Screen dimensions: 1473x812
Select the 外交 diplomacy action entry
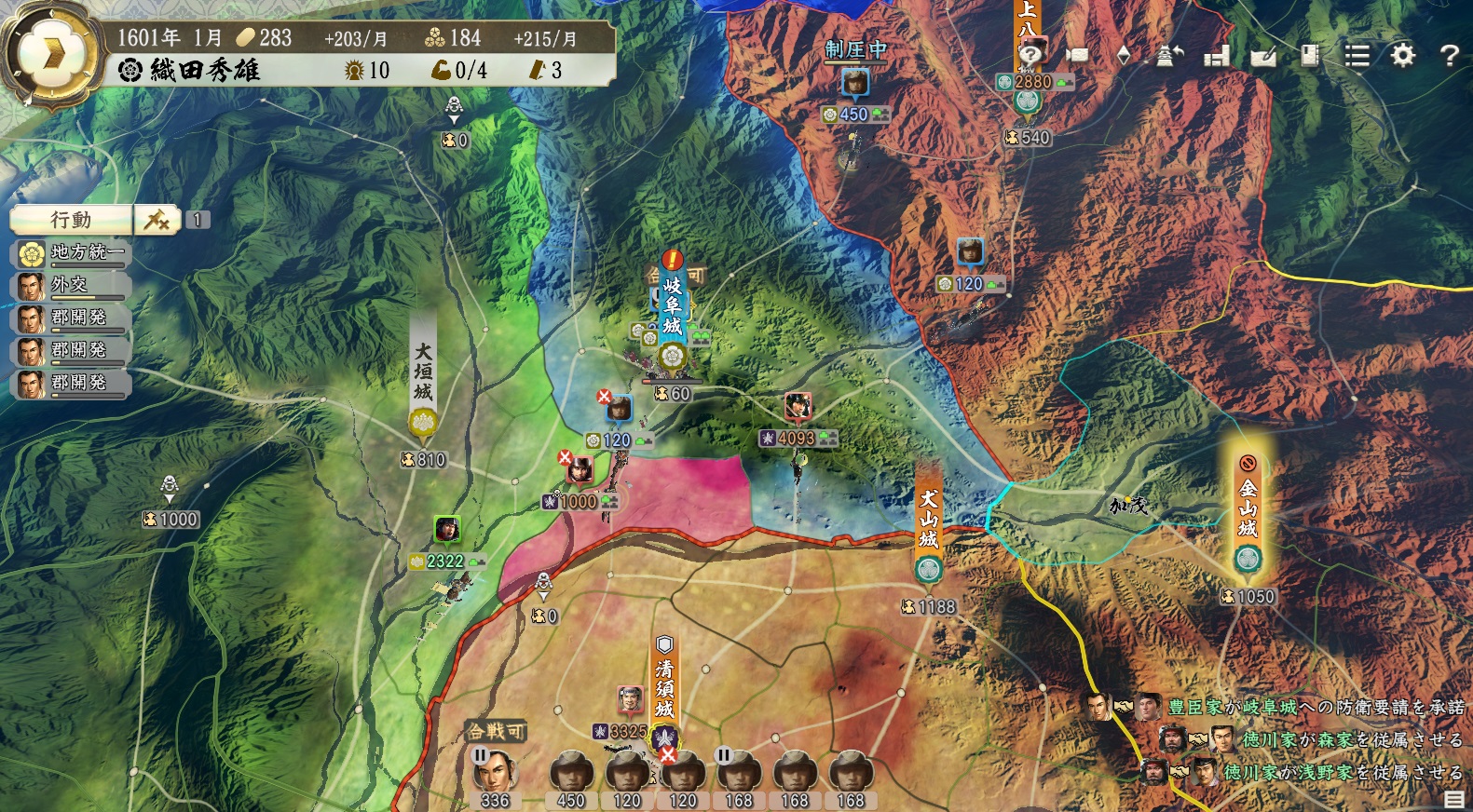click(71, 285)
